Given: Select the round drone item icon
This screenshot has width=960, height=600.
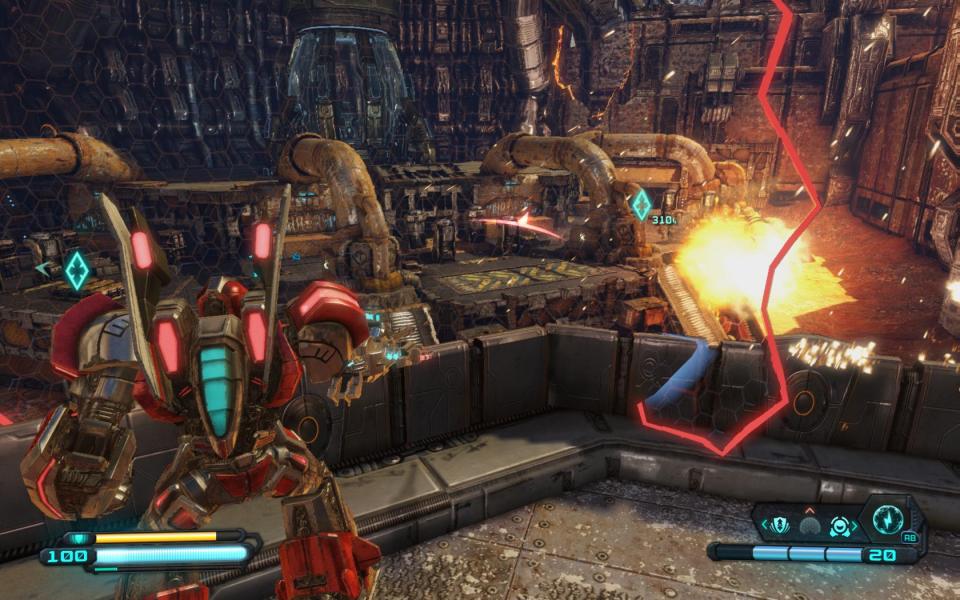Looking at the screenshot, I should (838, 526).
